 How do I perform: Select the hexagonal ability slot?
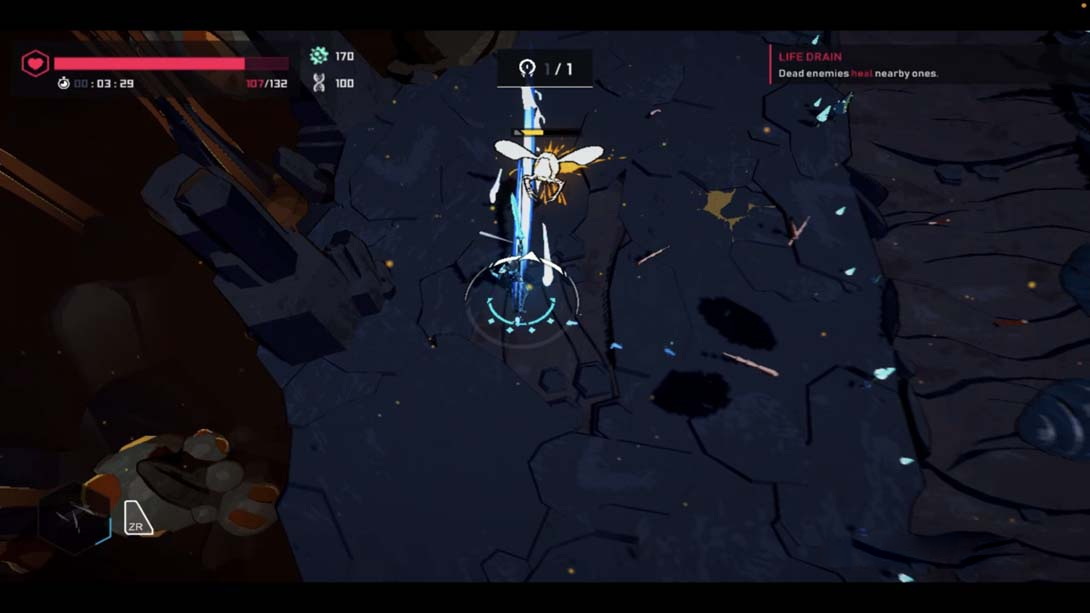(x=74, y=519)
